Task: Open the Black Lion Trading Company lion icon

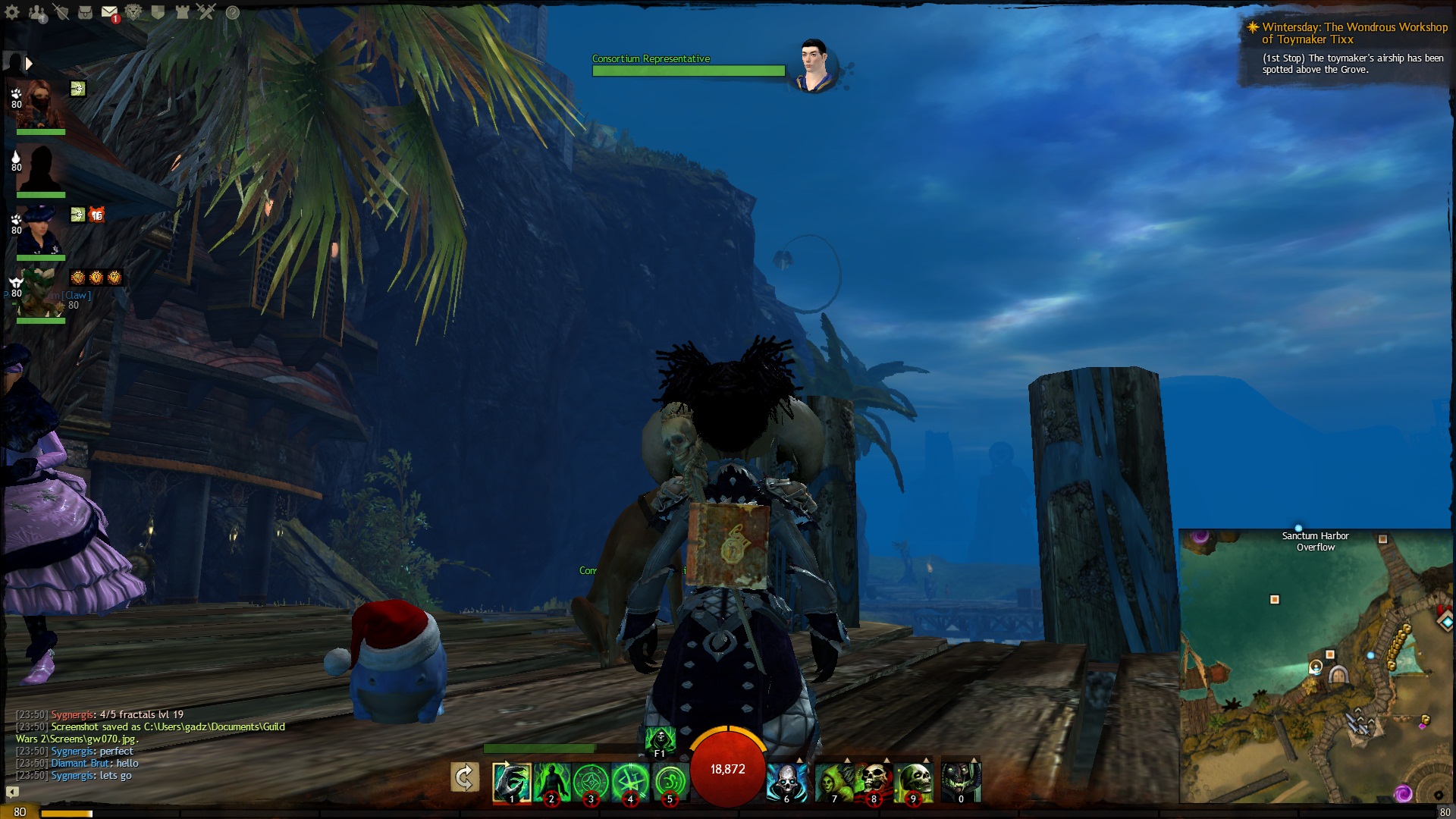Action: (133, 12)
